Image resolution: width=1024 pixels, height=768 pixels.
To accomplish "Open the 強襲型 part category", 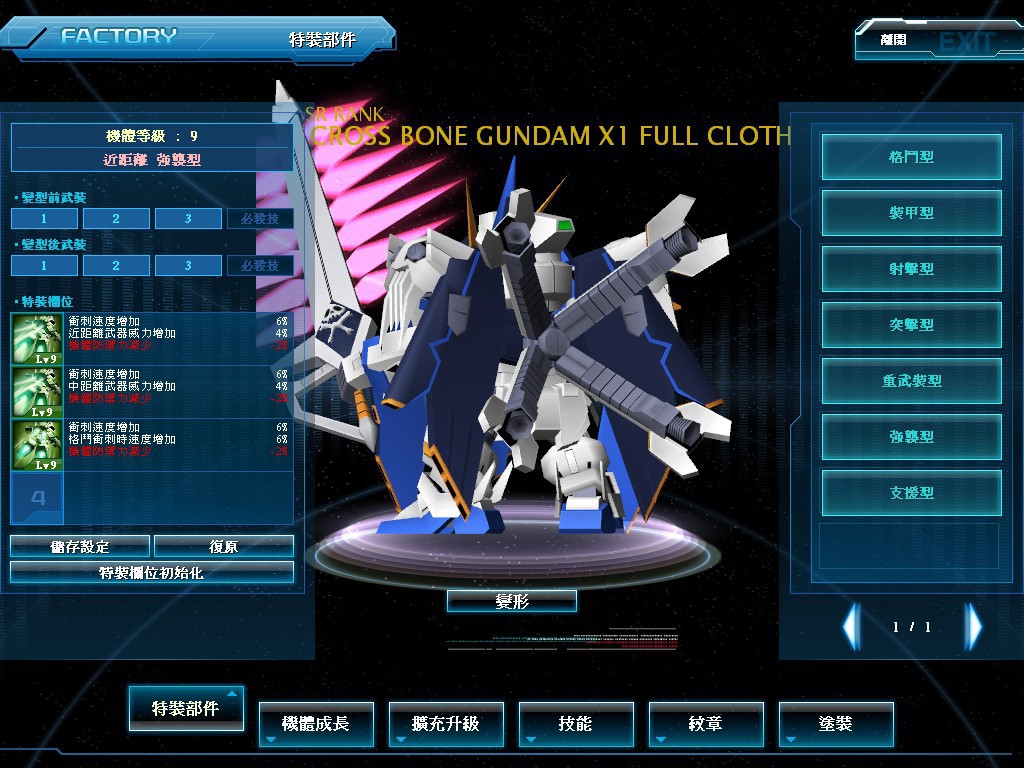I will pos(911,437).
